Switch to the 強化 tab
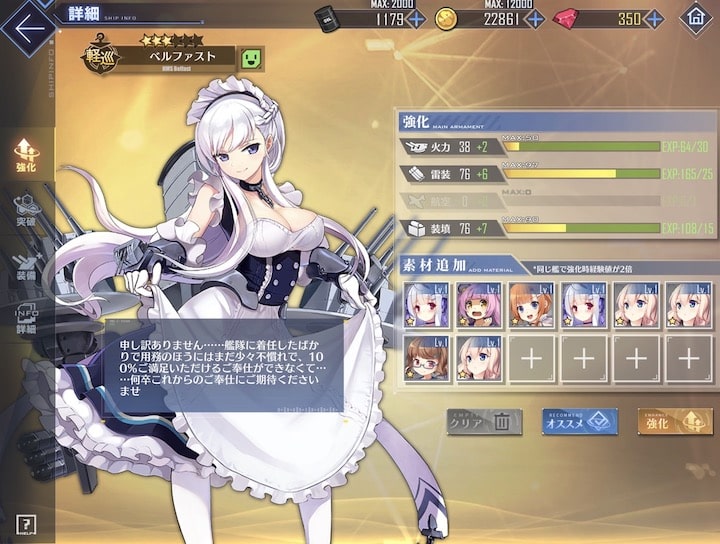720x544 pixels. click(26, 155)
